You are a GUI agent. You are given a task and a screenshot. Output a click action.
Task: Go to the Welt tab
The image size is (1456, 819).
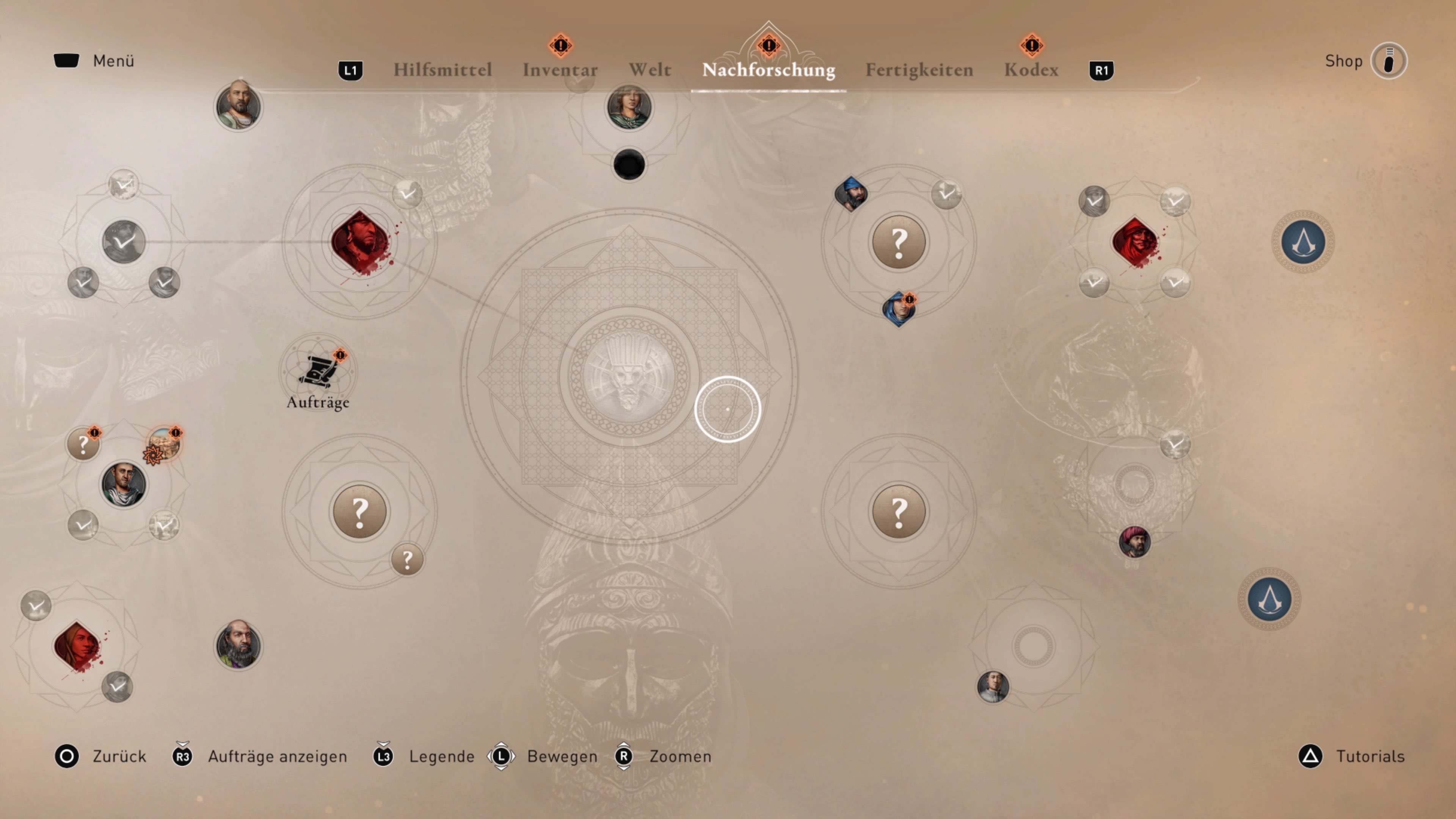point(650,70)
